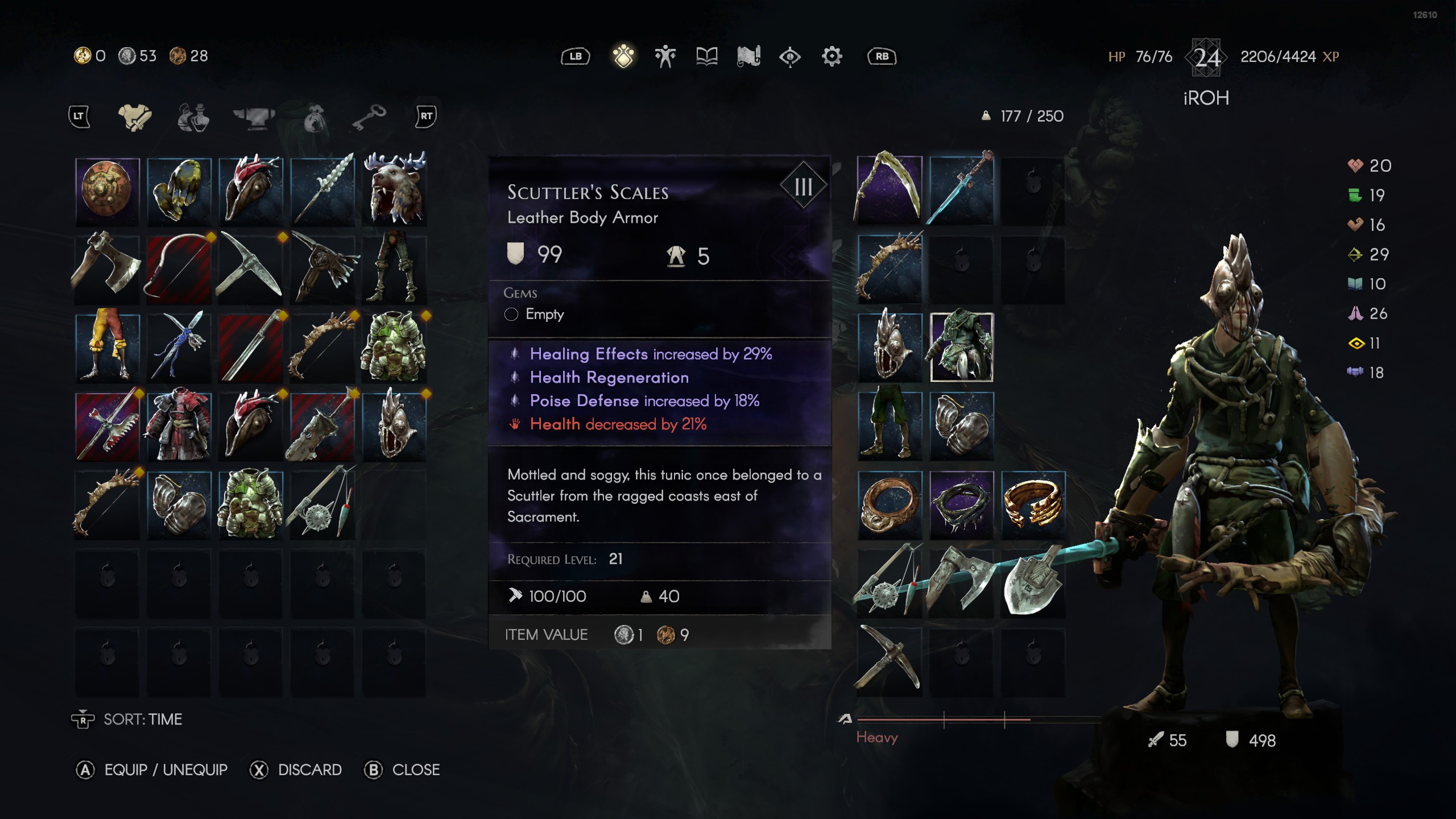Image resolution: width=1456 pixels, height=819 pixels.
Task: Change the Sort: Time ordering
Action: pos(127,719)
